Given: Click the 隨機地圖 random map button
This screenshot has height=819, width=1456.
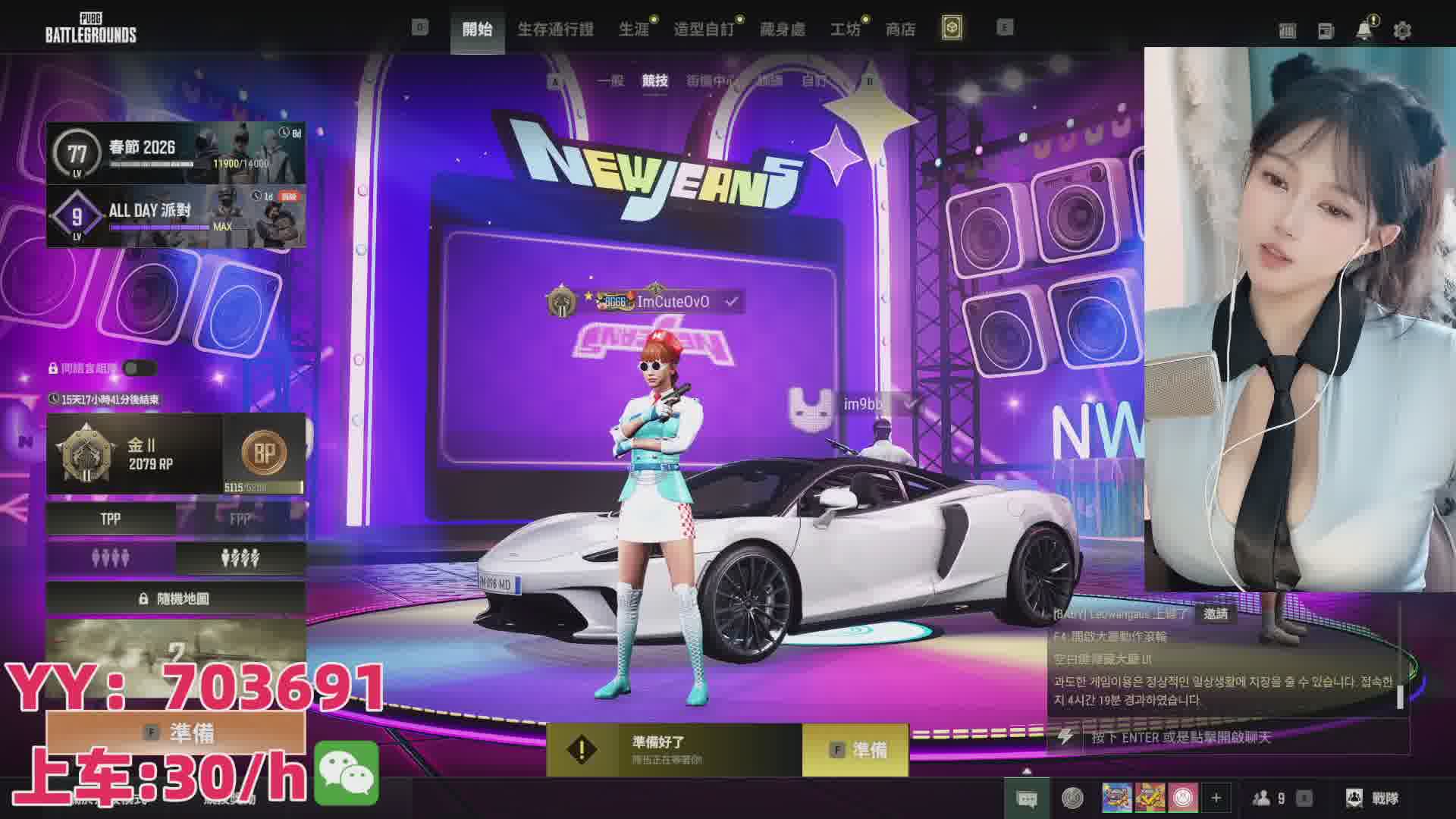Looking at the screenshot, I should pos(176,598).
